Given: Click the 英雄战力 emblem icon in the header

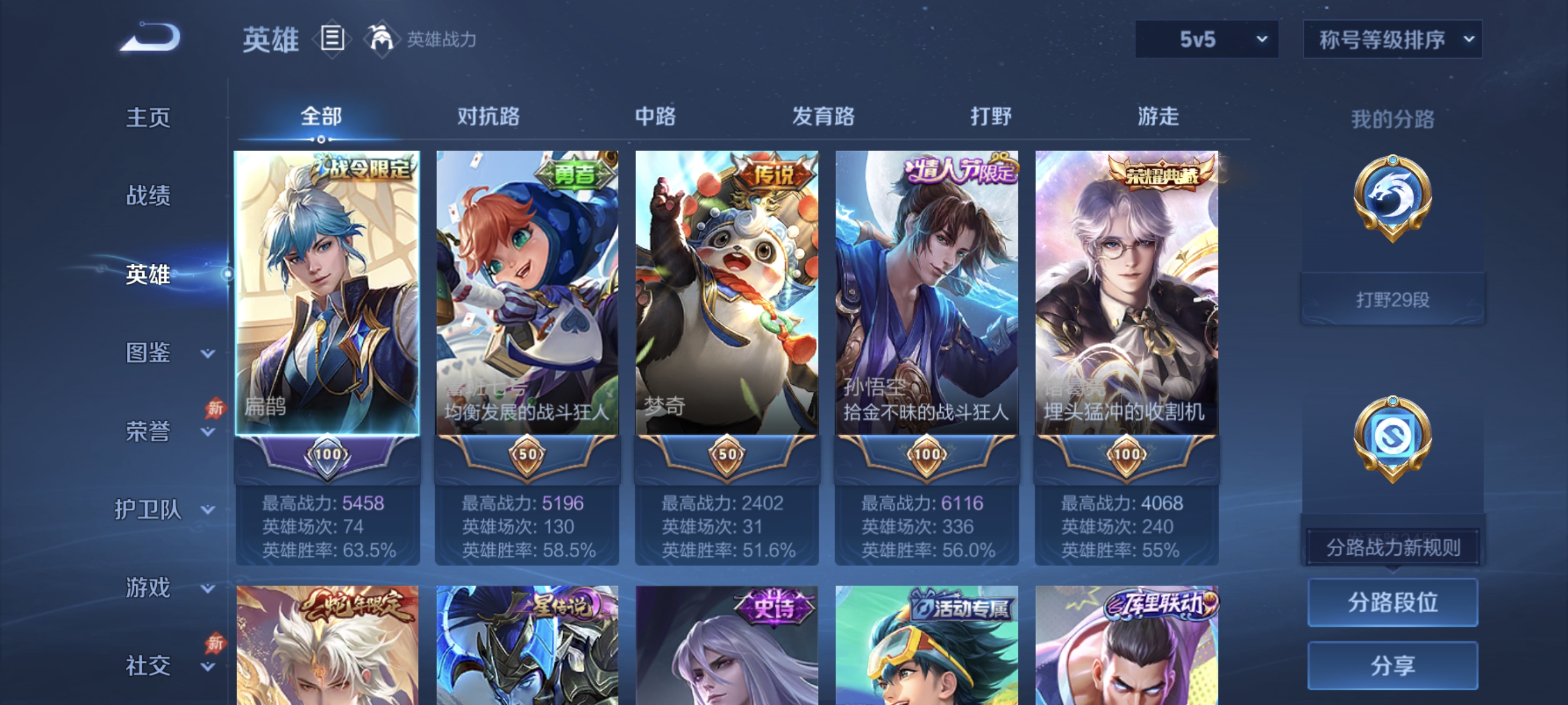Looking at the screenshot, I should point(382,39).
